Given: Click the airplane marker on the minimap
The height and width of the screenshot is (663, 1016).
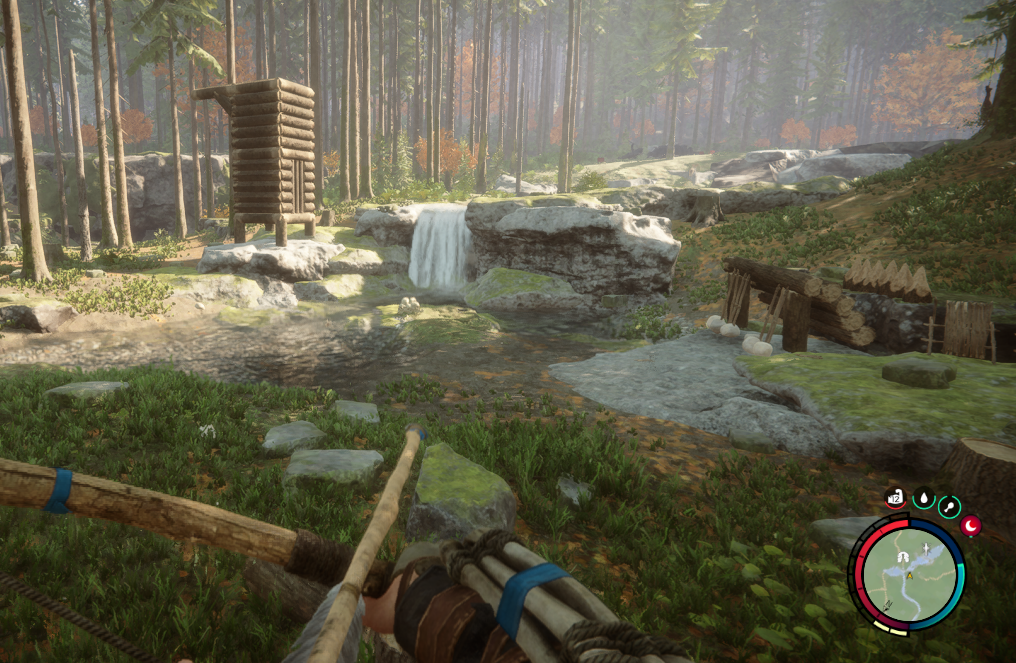Looking at the screenshot, I should [x=927, y=550].
